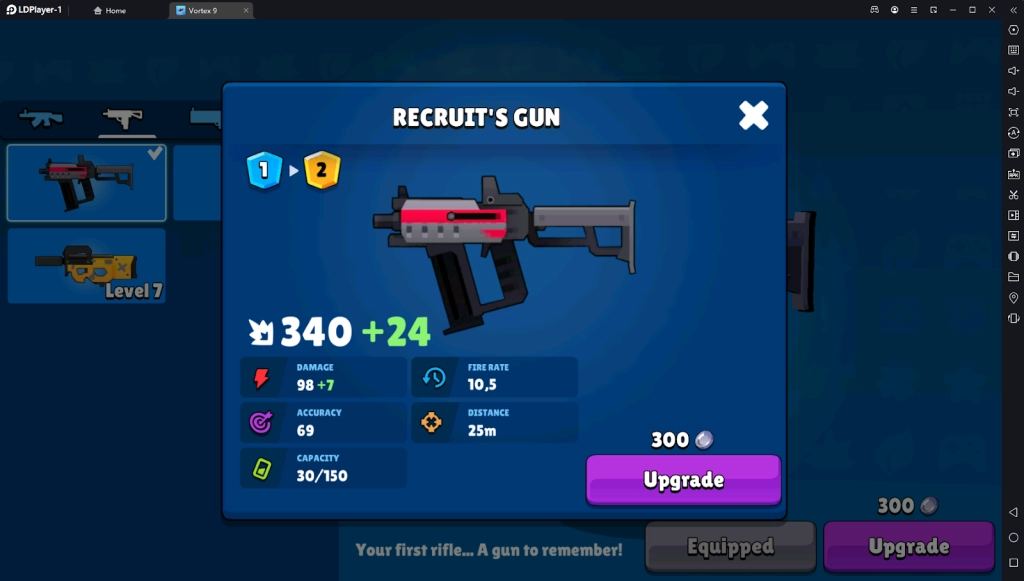Upgrade the gun inside the dialog

[x=683, y=479]
